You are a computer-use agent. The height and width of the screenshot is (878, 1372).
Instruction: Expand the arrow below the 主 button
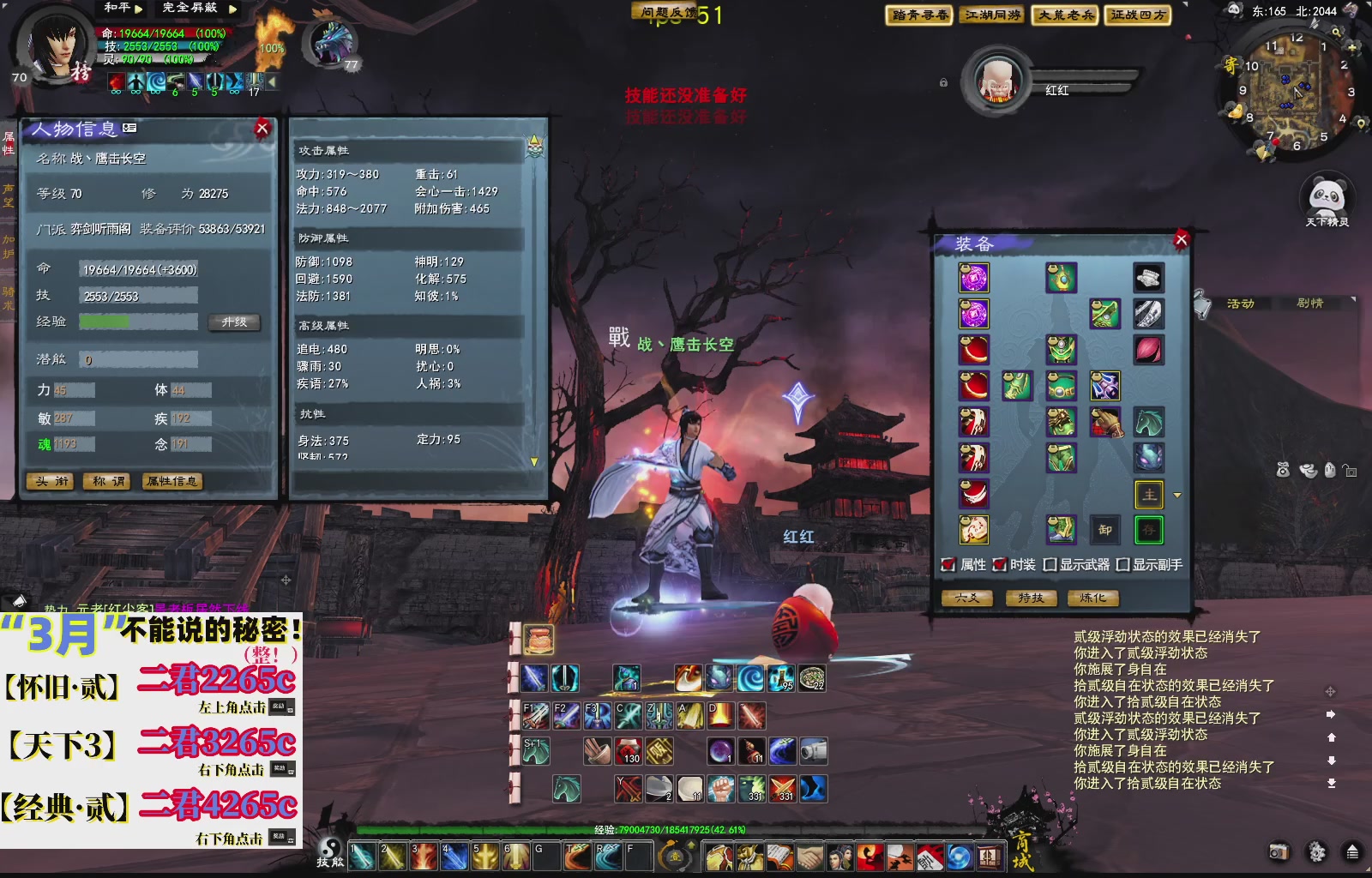(1178, 496)
